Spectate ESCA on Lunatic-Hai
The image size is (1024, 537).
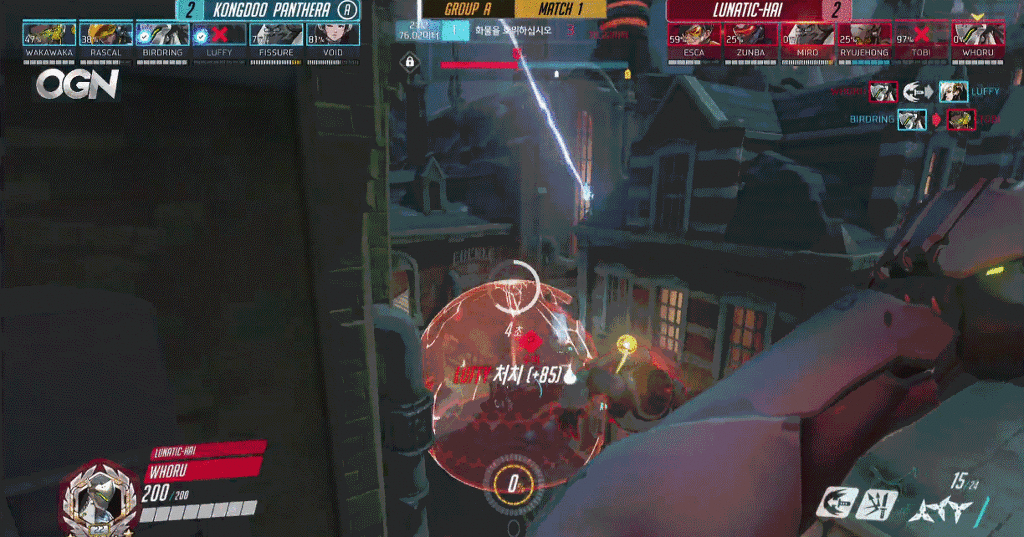tap(693, 36)
